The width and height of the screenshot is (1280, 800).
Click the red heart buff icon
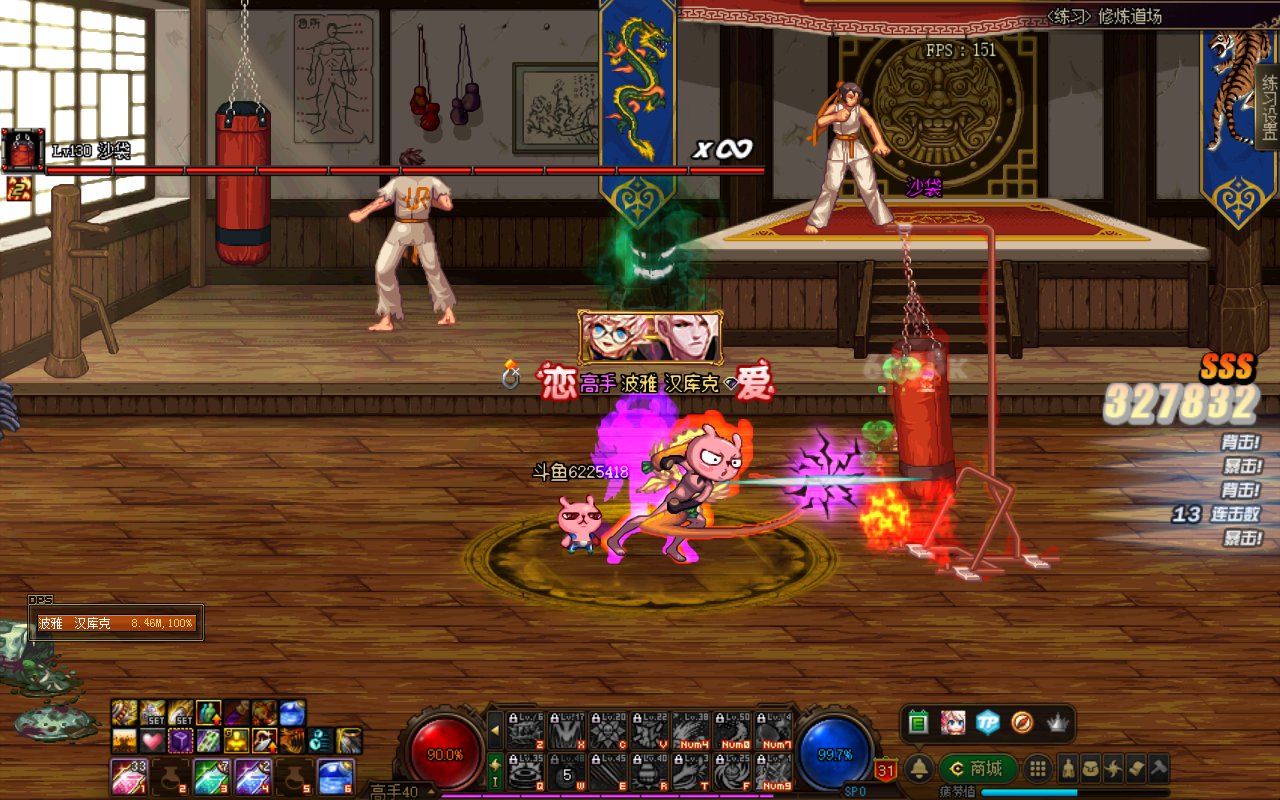coord(151,741)
